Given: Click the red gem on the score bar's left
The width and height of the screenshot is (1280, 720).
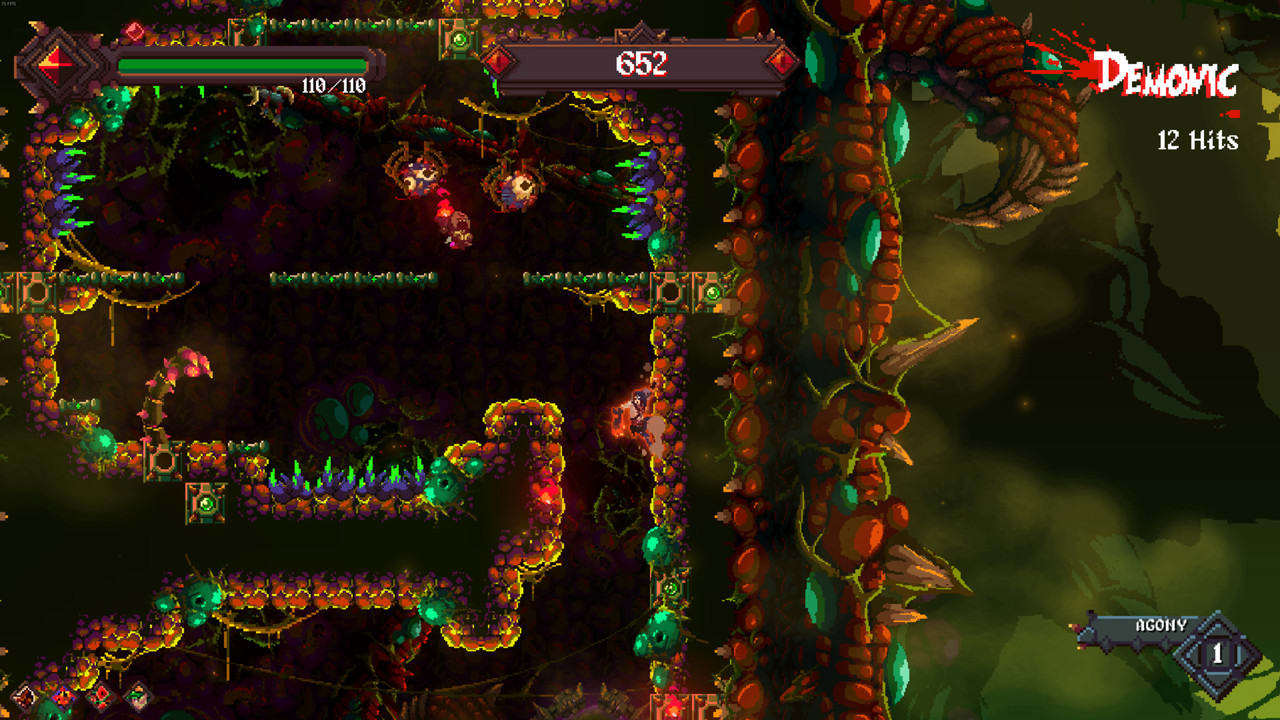Looking at the screenshot, I should 497,63.
